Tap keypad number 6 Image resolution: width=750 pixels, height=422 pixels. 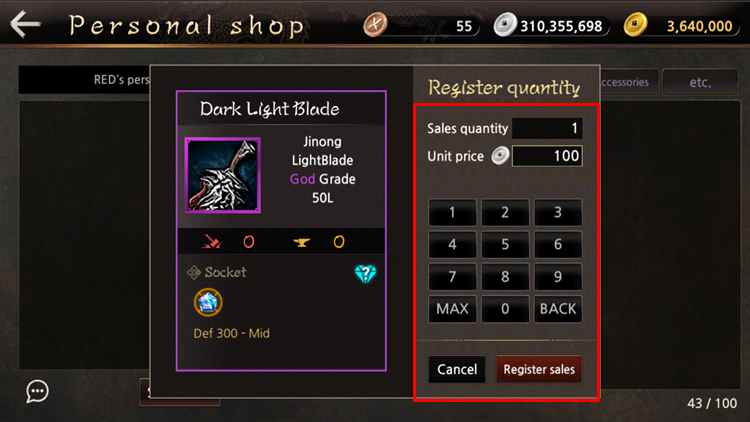(557, 245)
